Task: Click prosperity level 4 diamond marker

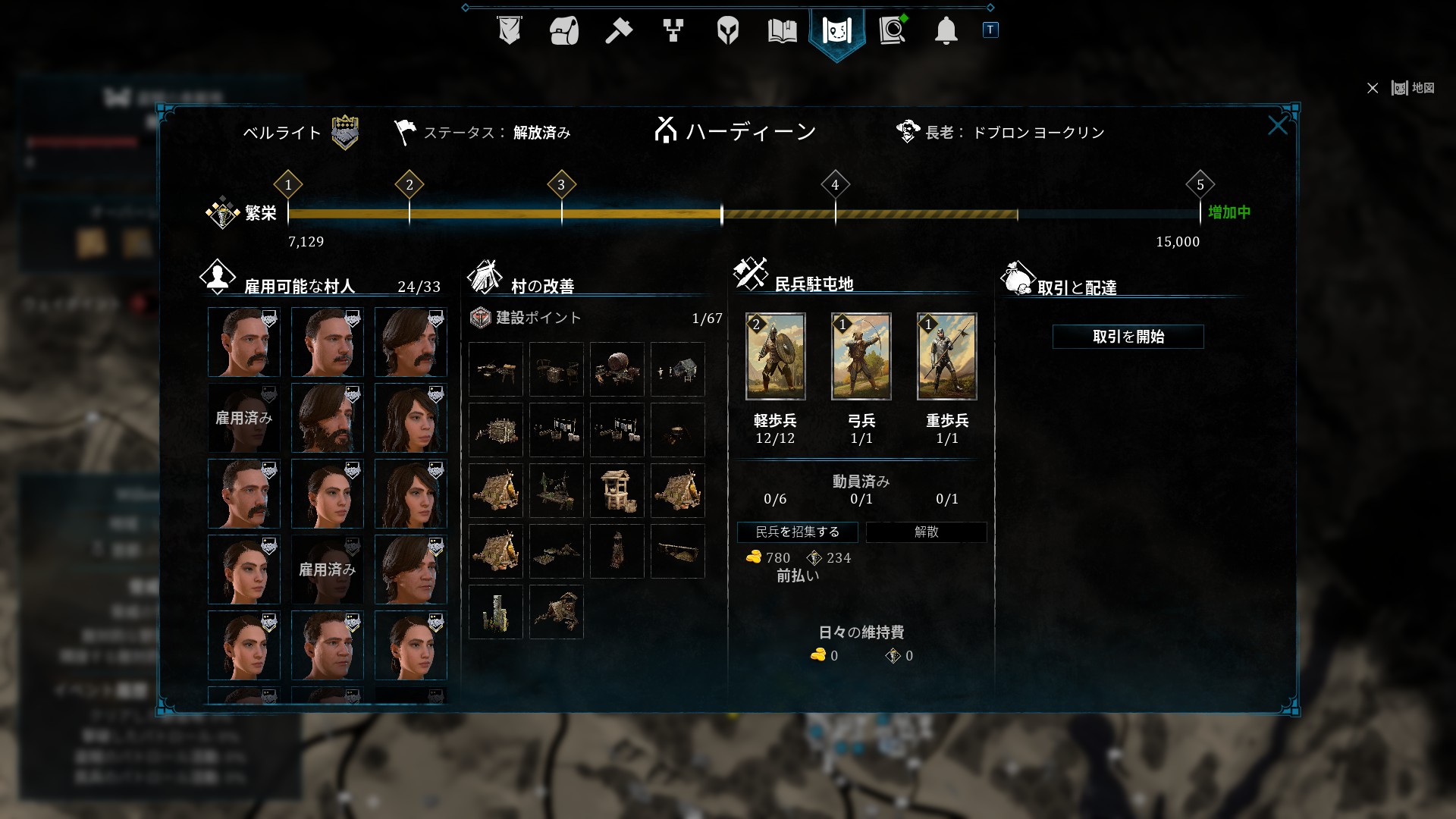Action: click(x=835, y=184)
